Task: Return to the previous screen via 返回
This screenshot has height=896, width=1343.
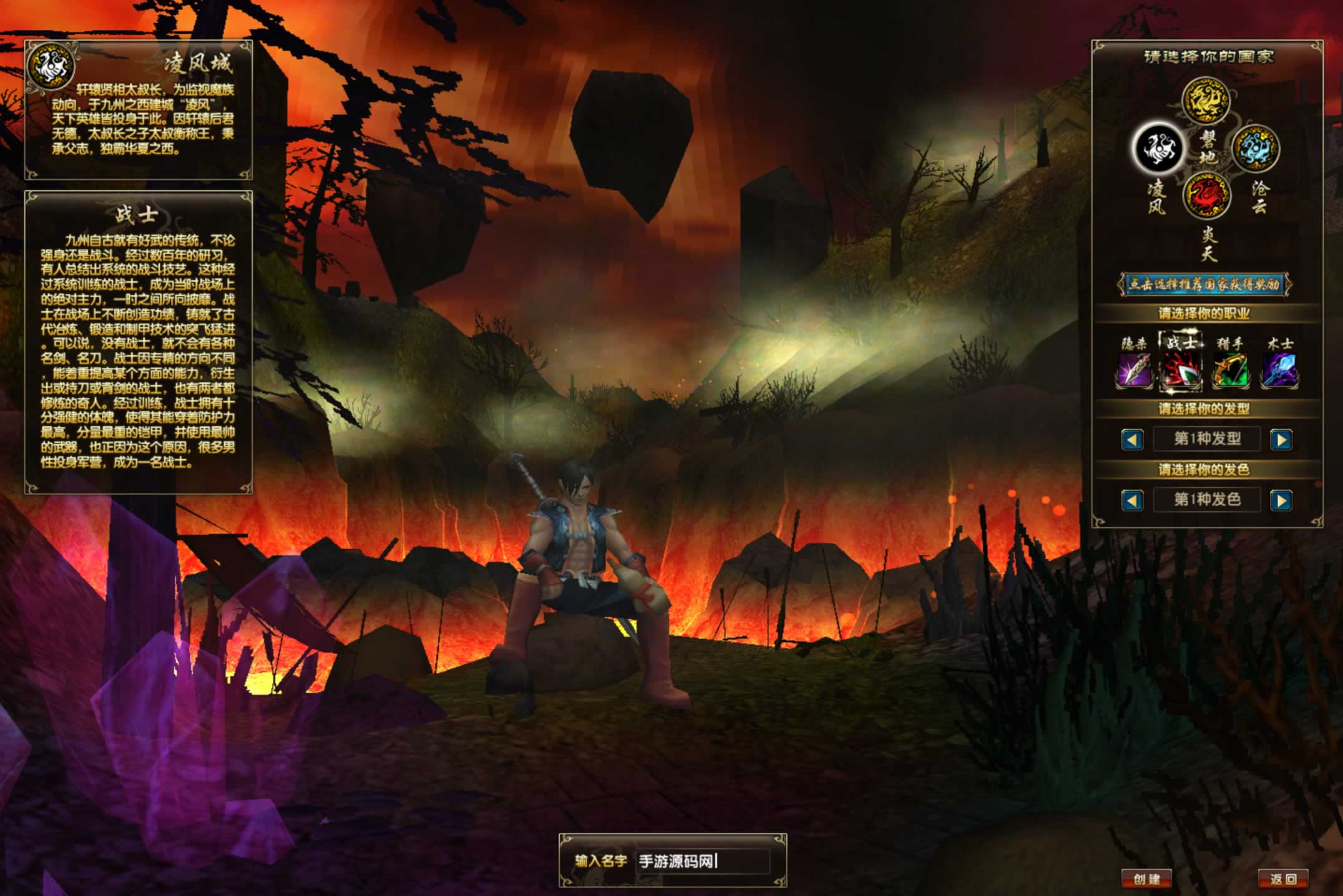Action: click(1283, 879)
